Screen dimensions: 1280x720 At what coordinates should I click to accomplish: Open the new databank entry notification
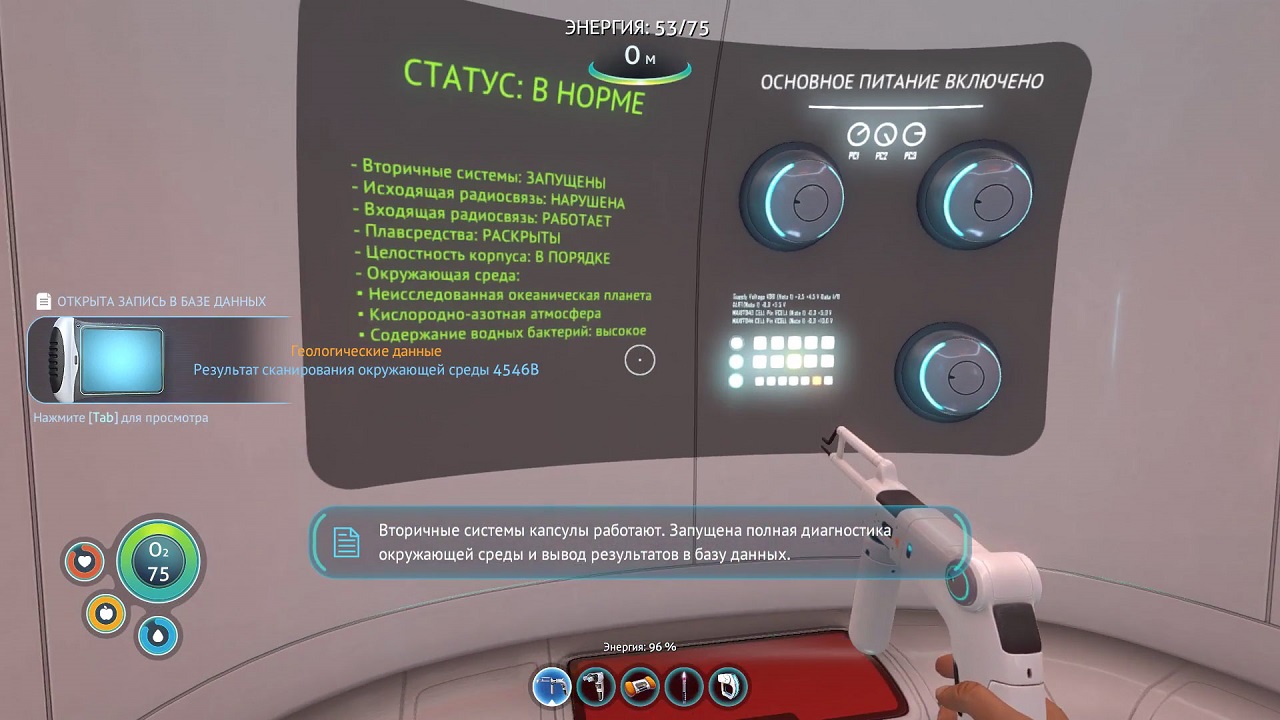160,360
